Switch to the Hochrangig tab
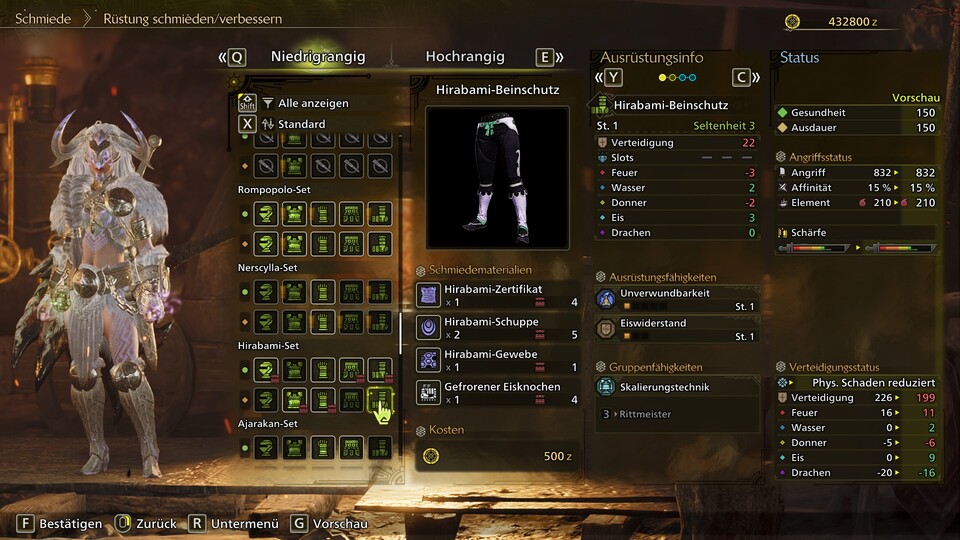Screen dimensions: 960x540 (x=465, y=57)
